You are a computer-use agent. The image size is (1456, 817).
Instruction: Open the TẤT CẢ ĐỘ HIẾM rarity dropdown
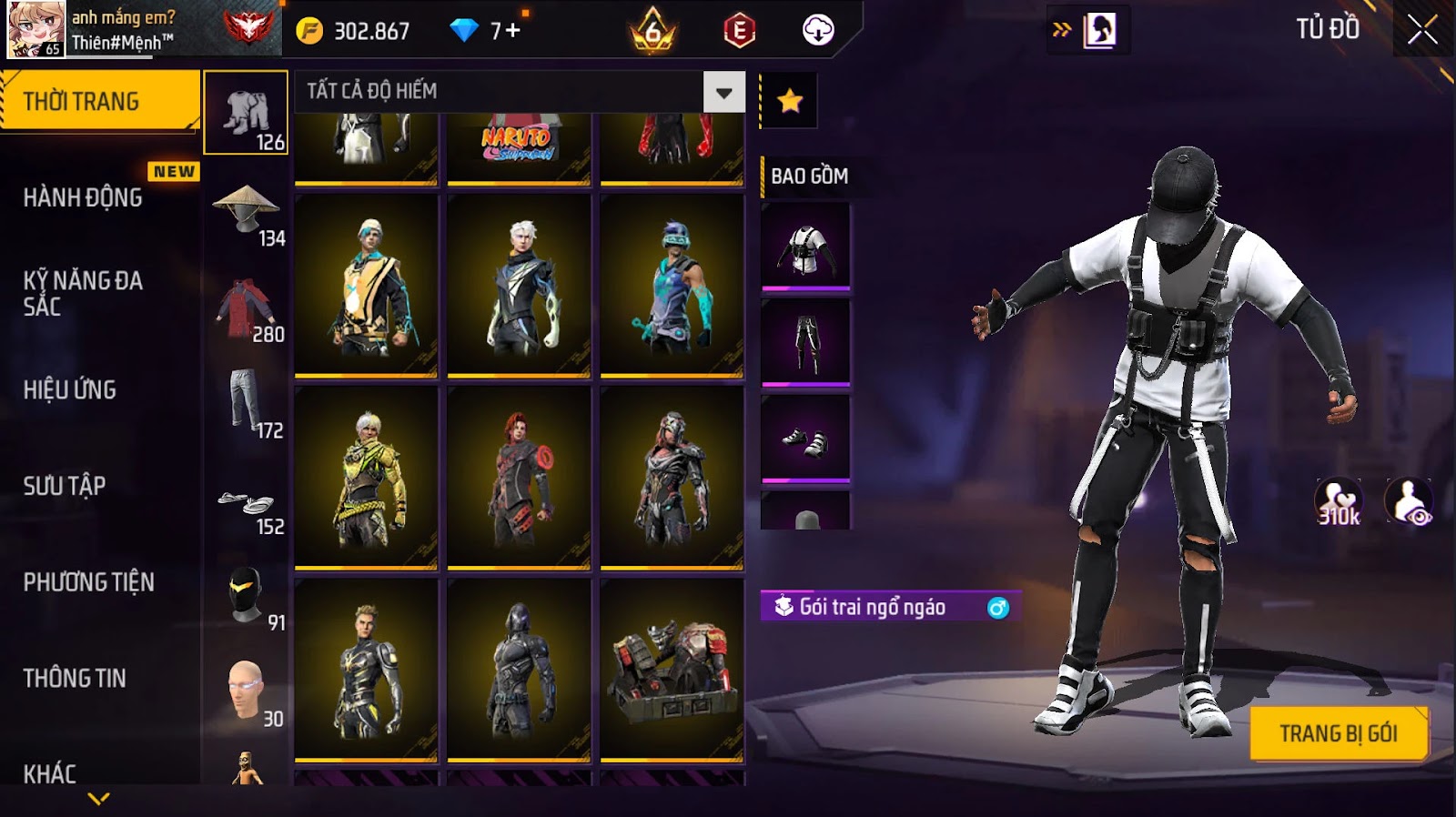point(723,92)
